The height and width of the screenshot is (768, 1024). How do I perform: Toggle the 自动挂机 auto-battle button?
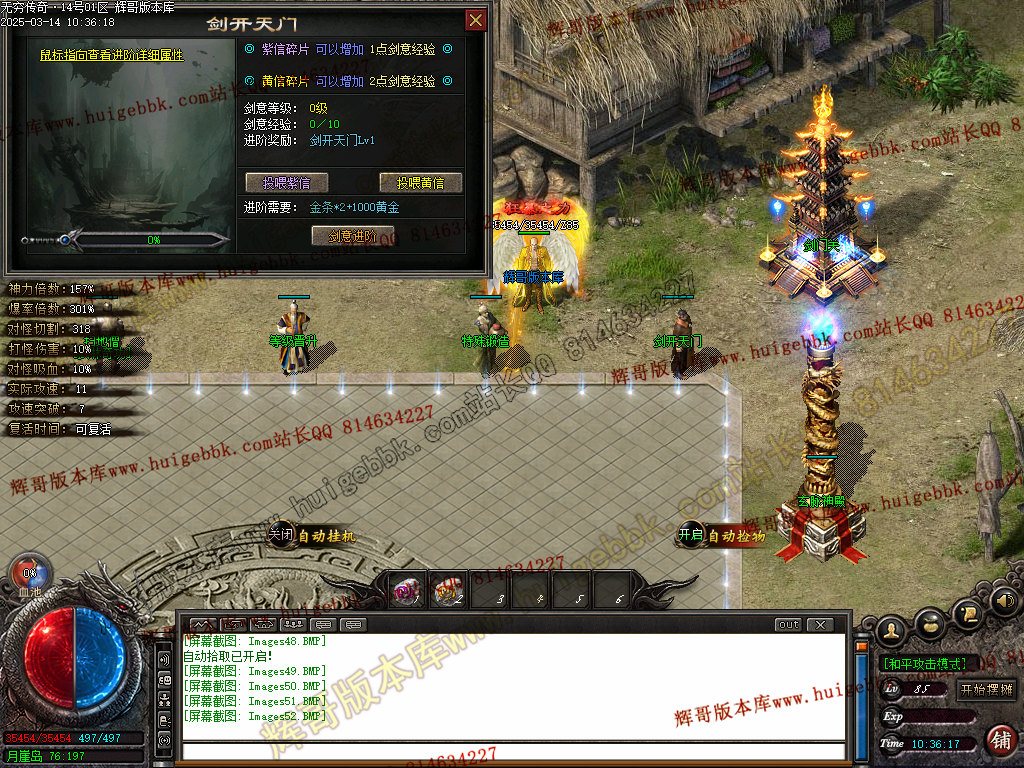tap(312, 536)
